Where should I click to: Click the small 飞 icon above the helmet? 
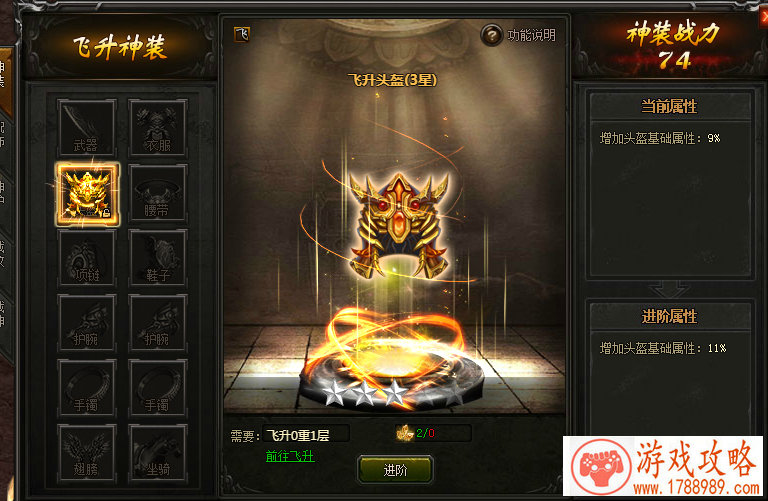tap(241, 35)
